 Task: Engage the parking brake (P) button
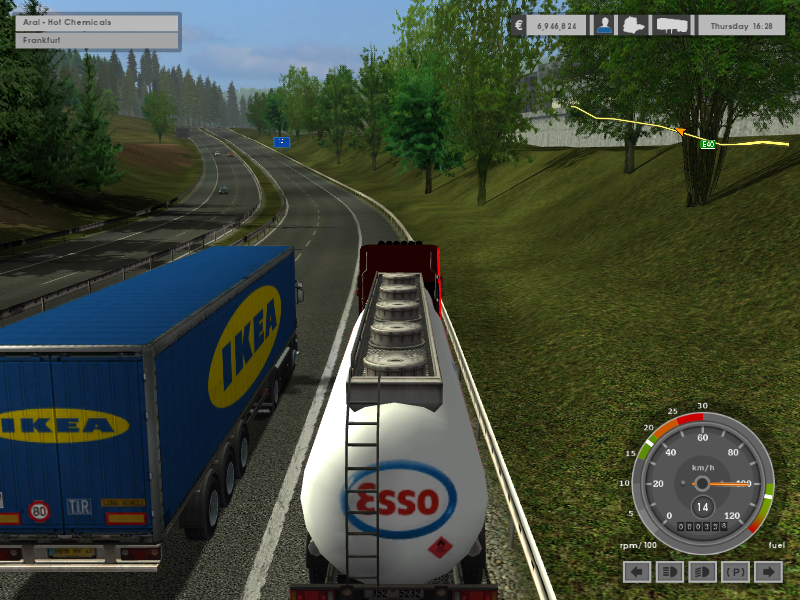pos(735,572)
